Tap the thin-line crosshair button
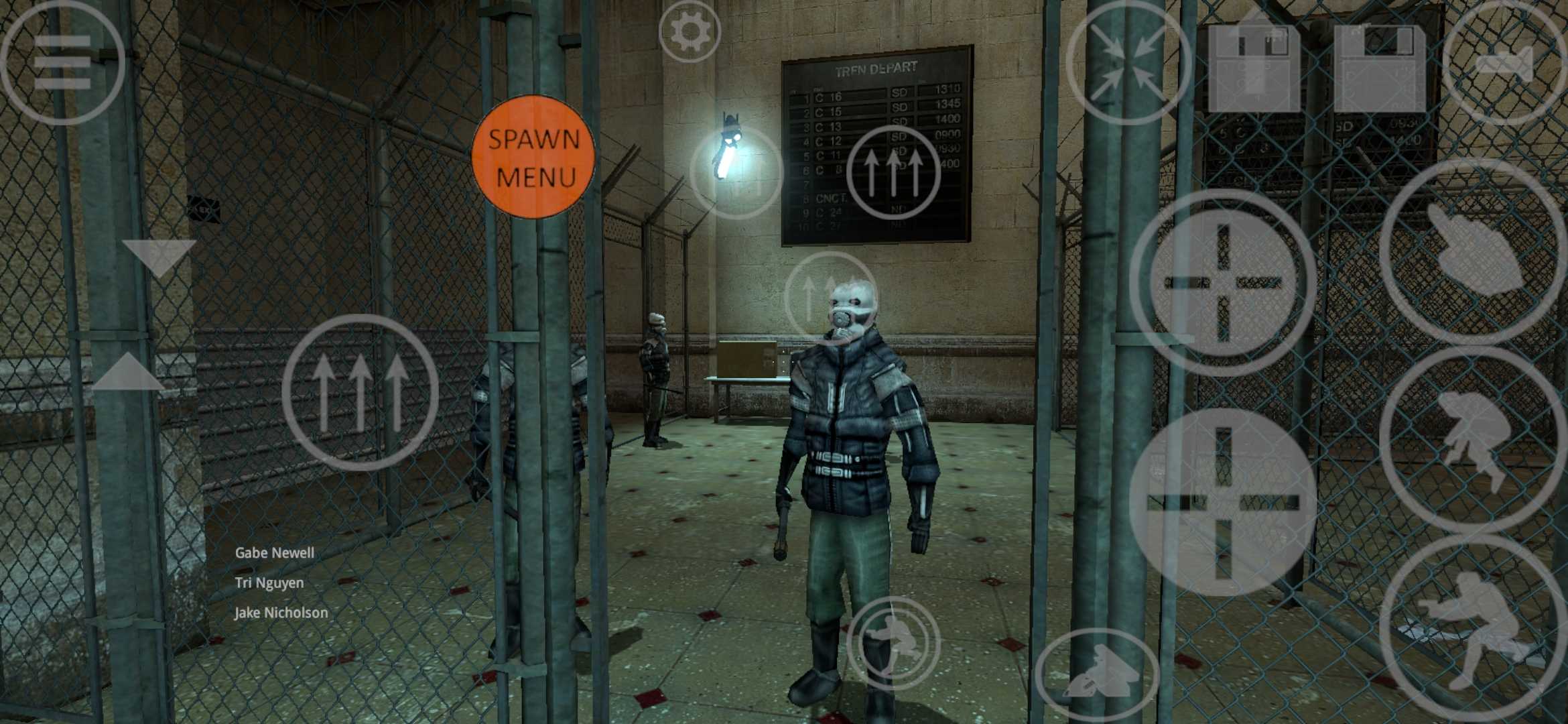This screenshot has width=1568, height=724. [1223, 282]
